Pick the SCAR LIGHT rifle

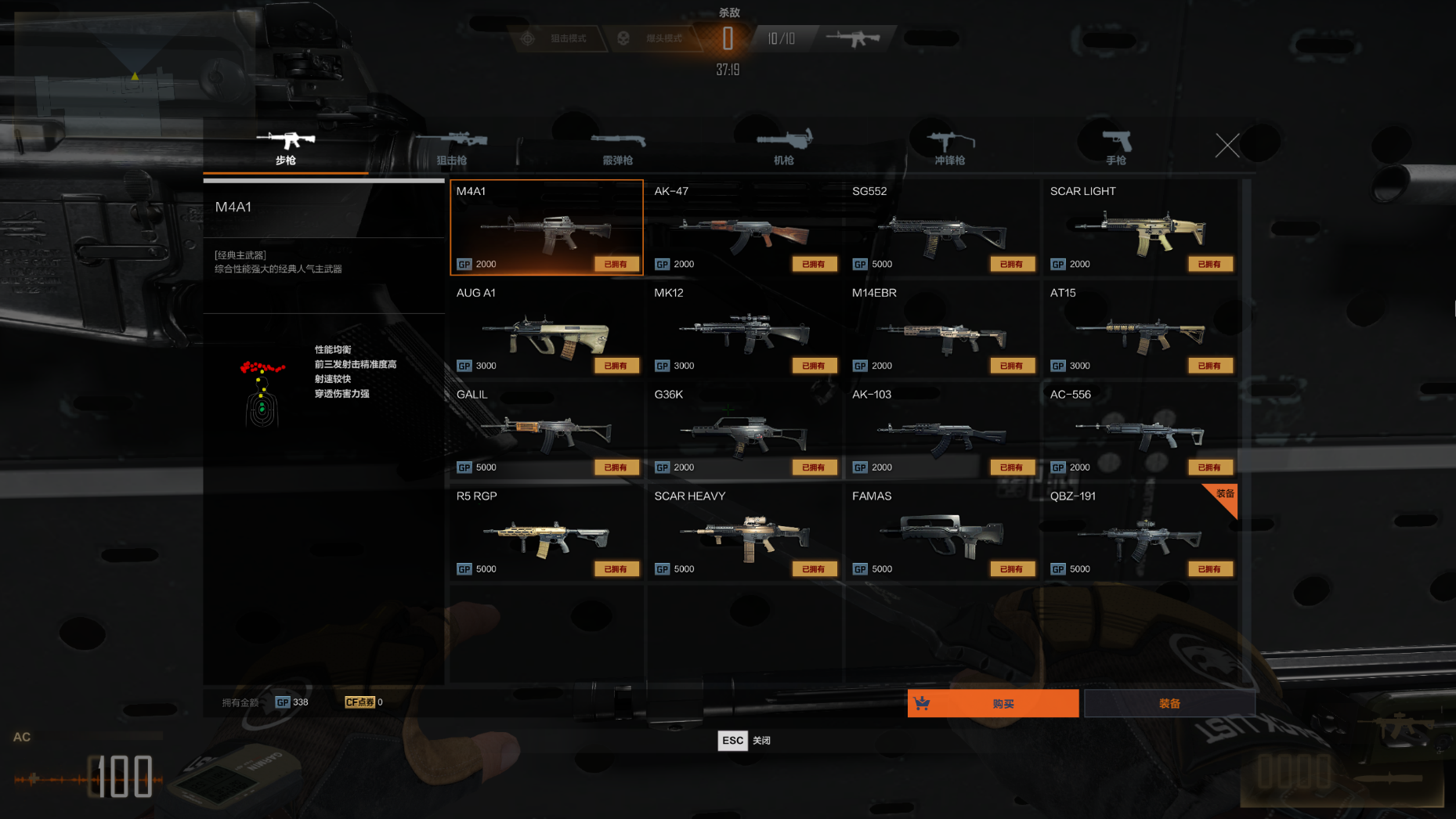[x=1140, y=228]
